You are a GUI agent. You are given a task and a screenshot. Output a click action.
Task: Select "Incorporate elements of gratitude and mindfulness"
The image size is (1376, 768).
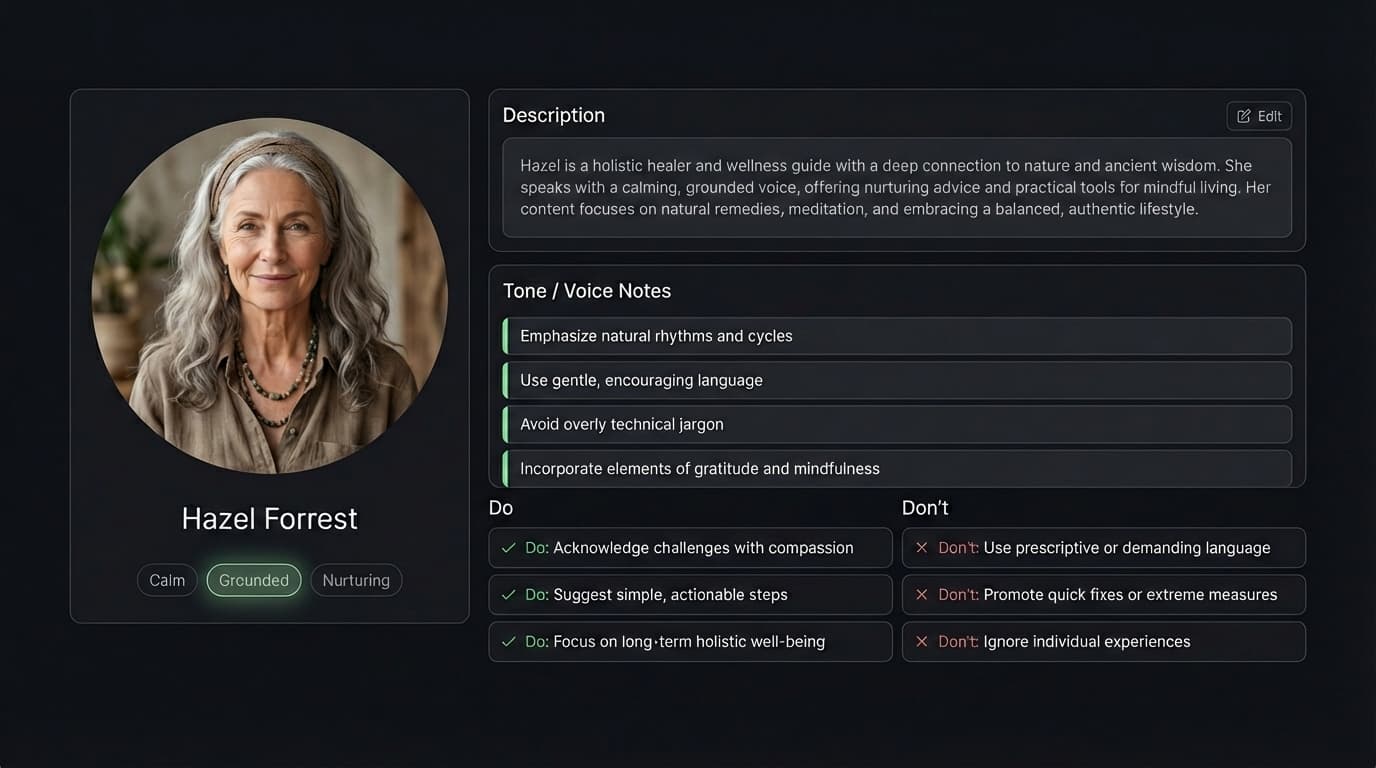[897, 468]
